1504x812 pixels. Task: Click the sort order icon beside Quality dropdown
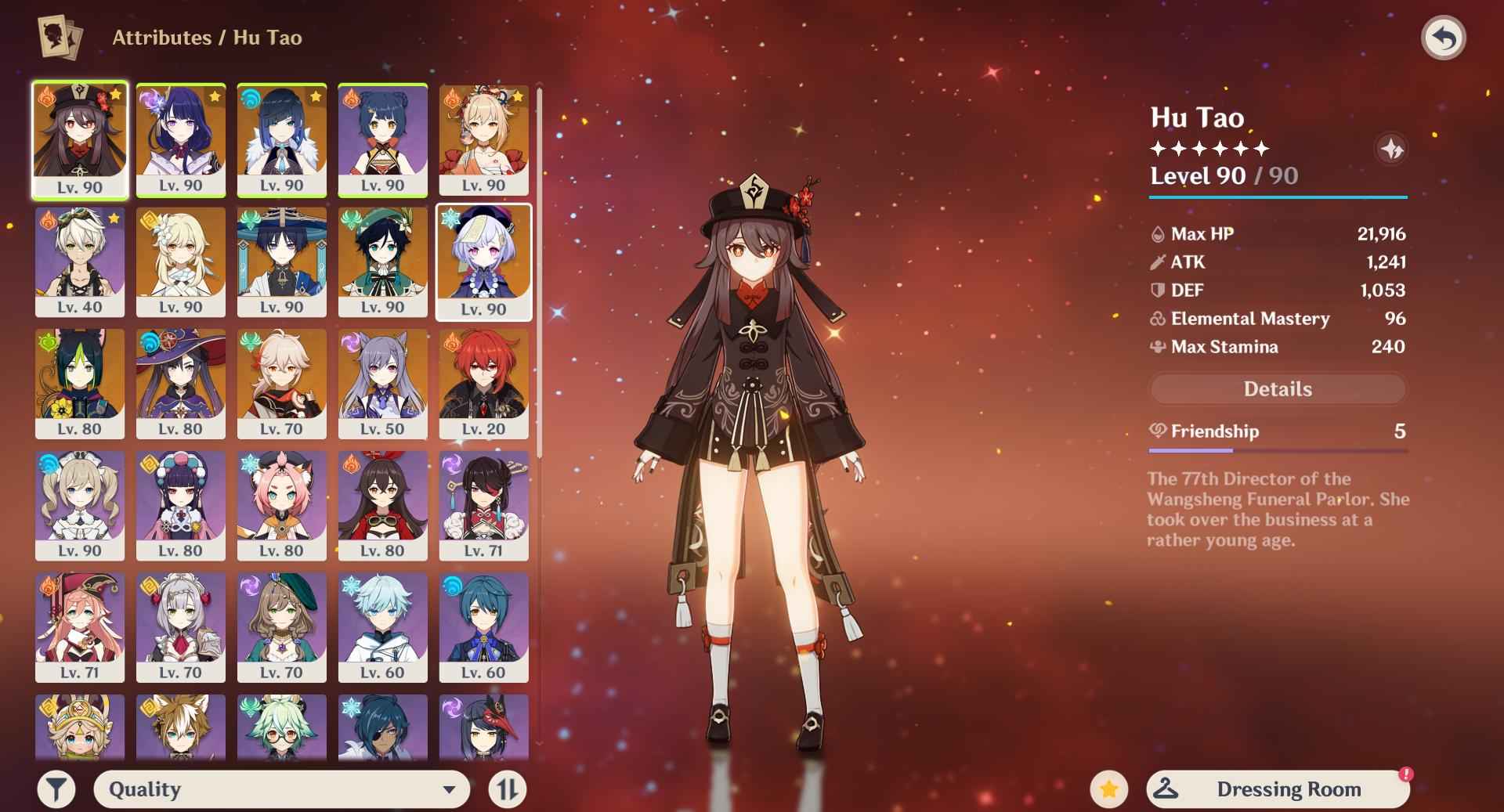[508, 789]
